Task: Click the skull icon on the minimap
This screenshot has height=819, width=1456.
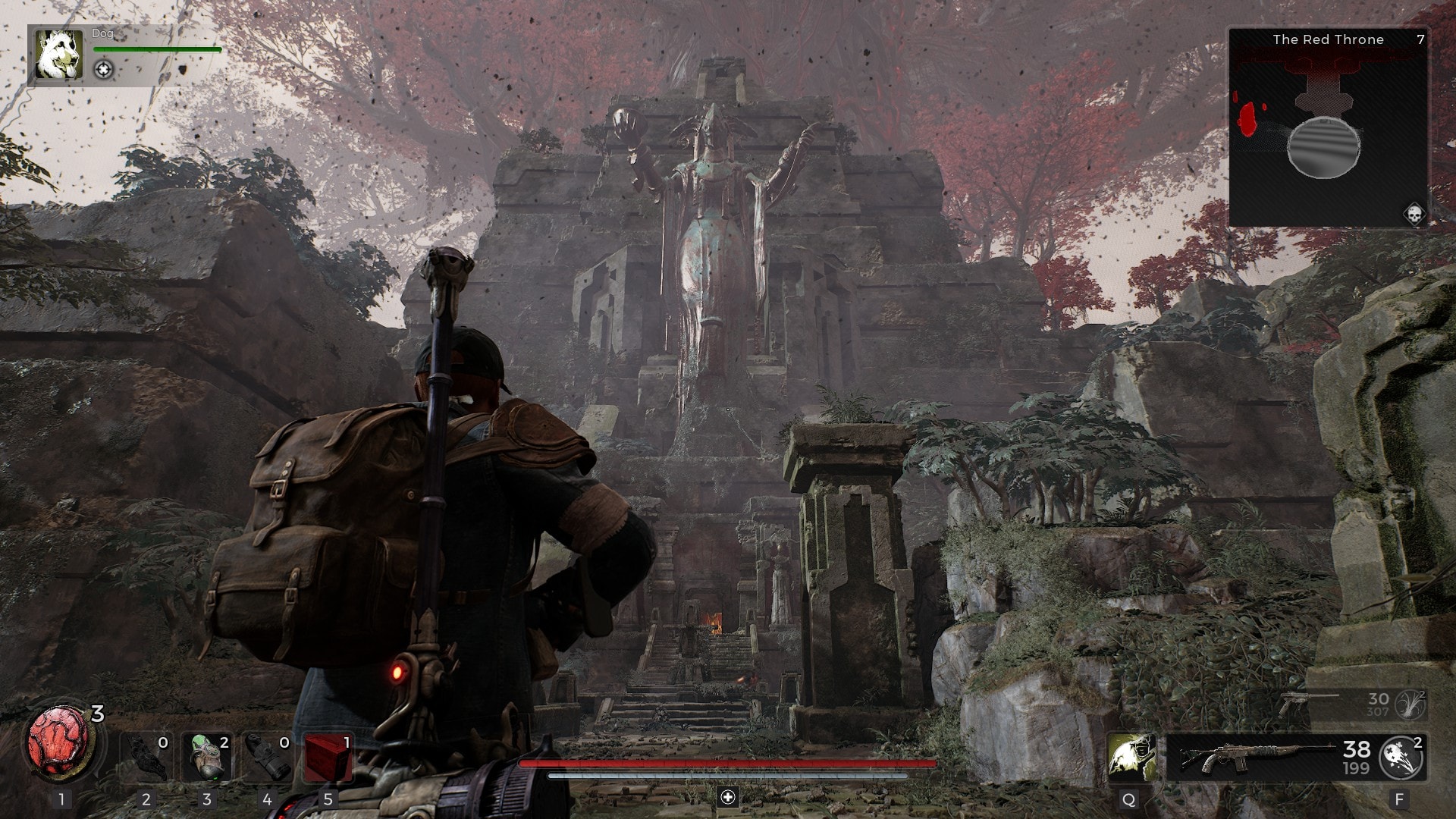Action: (1414, 215)
